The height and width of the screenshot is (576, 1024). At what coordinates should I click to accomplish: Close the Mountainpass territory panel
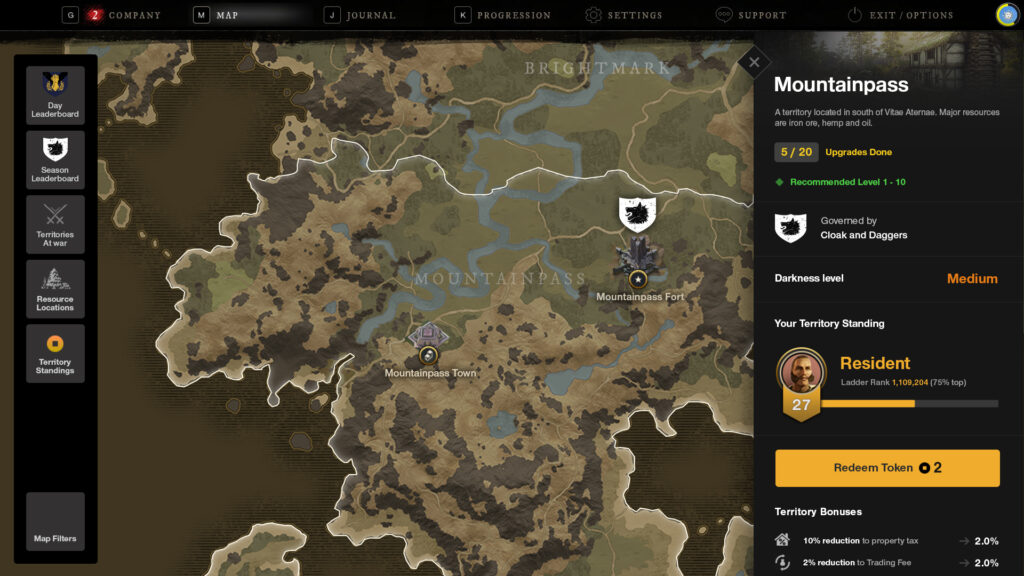click(x=754, y=62)
